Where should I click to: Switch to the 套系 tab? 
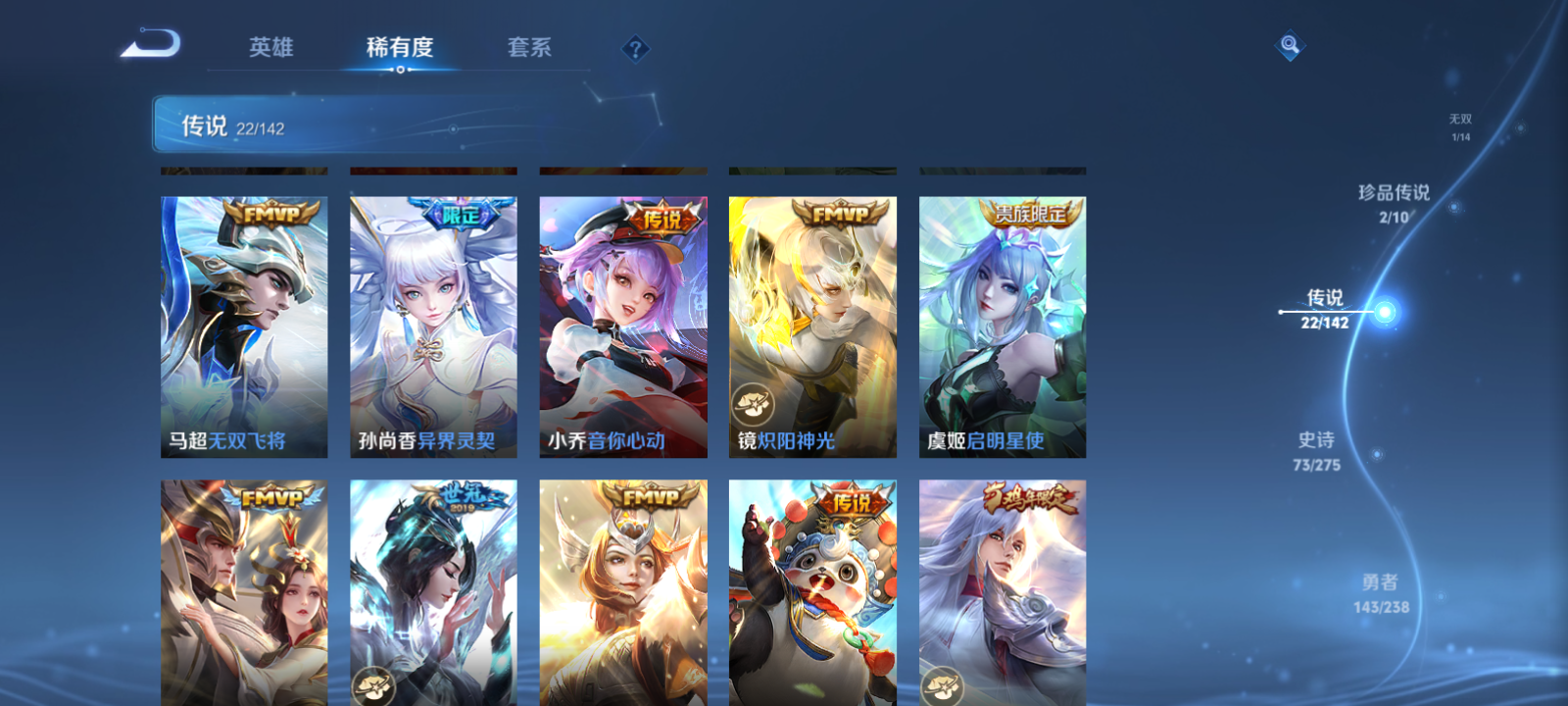click(527, 47)
